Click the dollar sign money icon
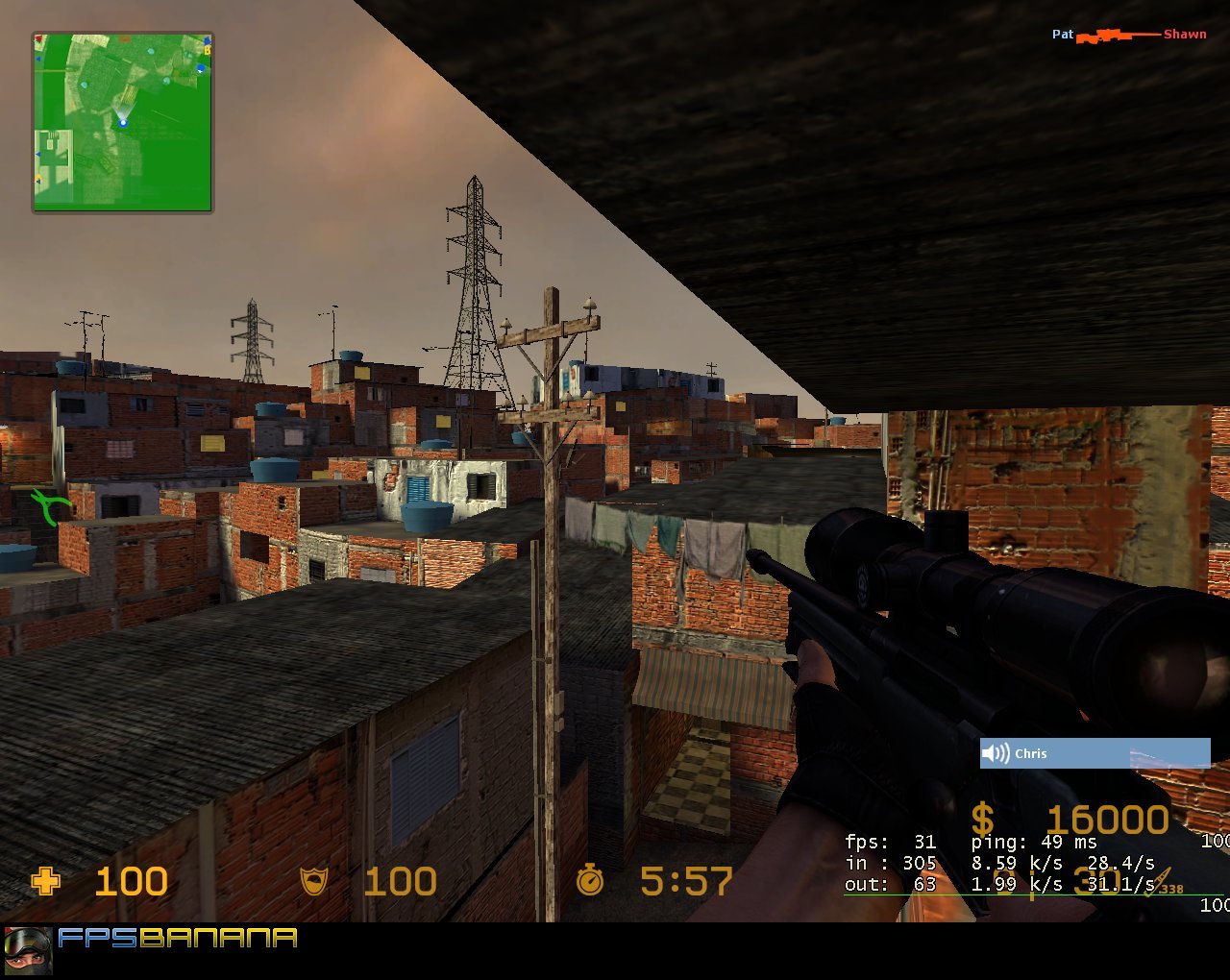The height and width of the screenshot is (980, 1230). pyautogui.click(x=982, y=820)
